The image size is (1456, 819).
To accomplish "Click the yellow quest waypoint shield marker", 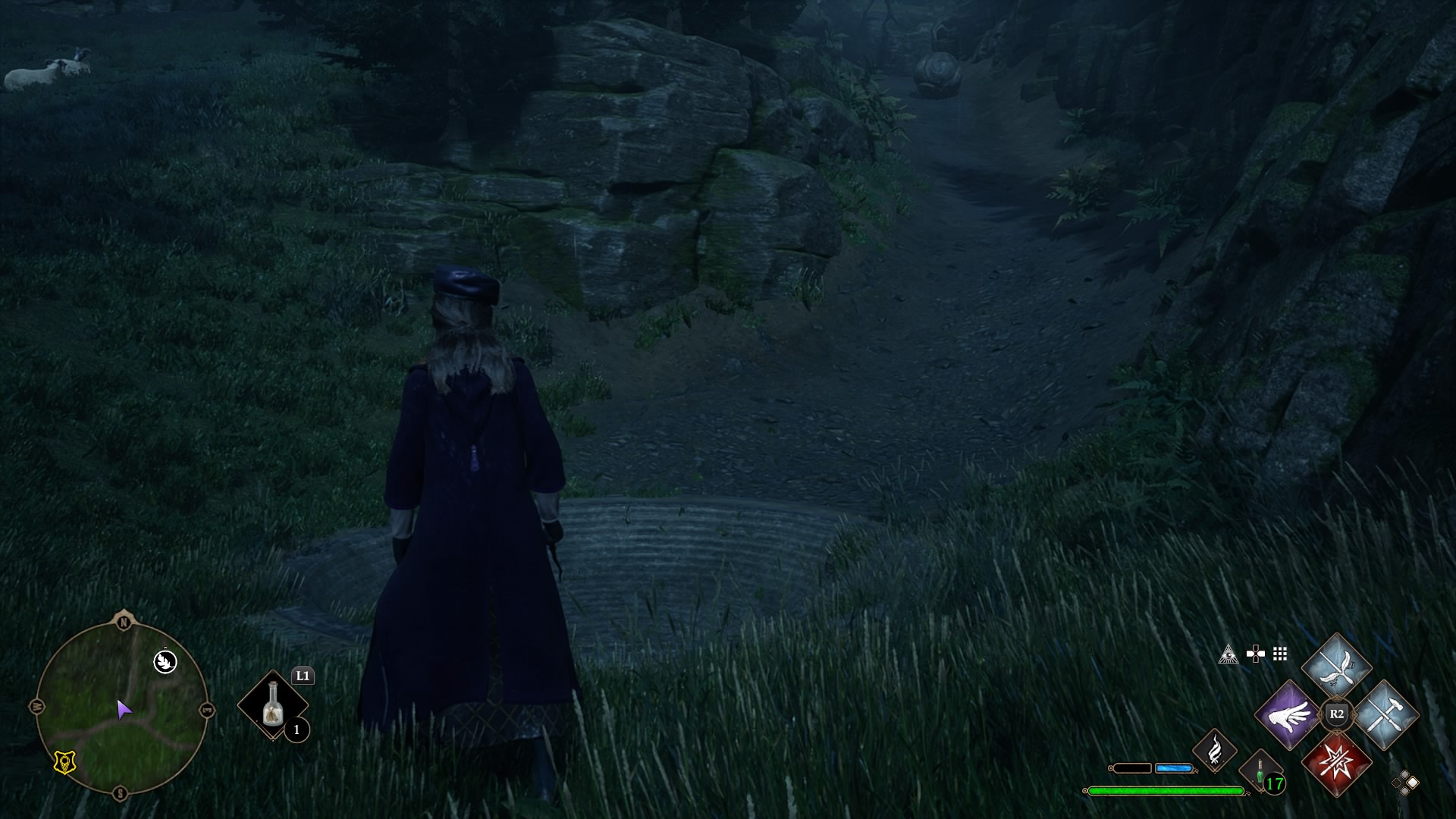I will pyautogui.click(x=65, y=763).
